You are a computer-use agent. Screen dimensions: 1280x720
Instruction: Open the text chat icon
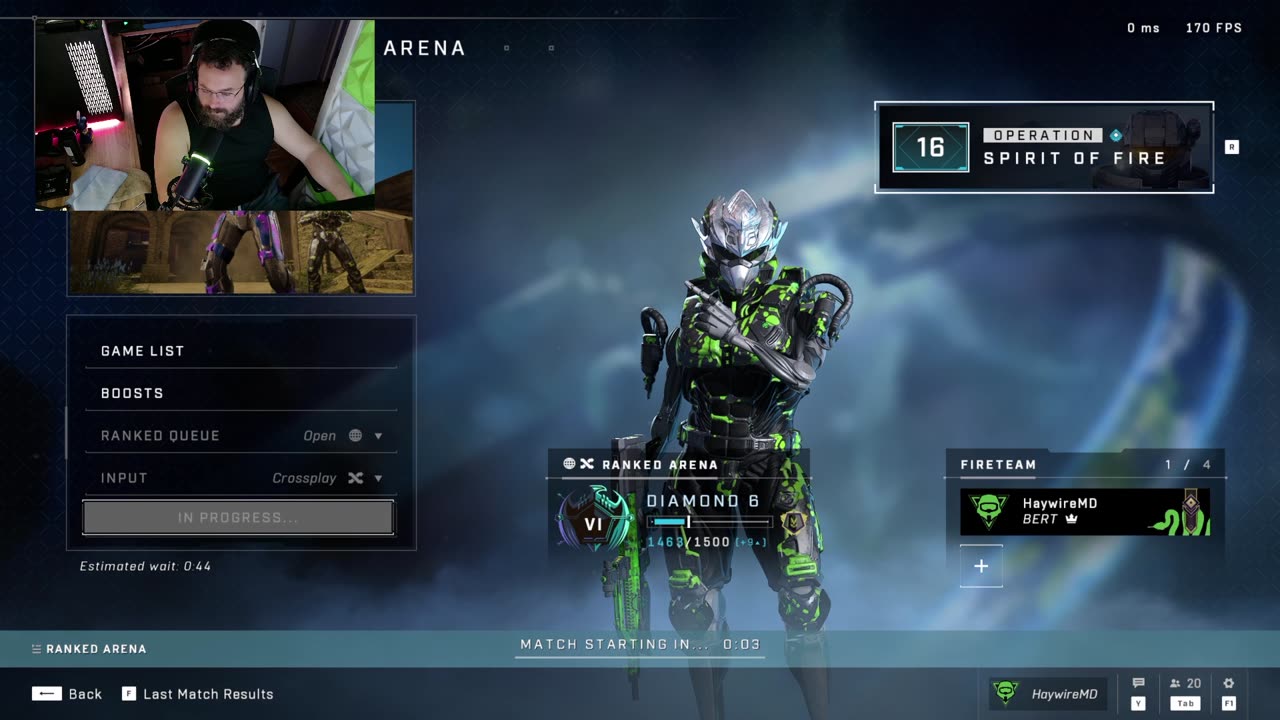[x=1138, y=684]
